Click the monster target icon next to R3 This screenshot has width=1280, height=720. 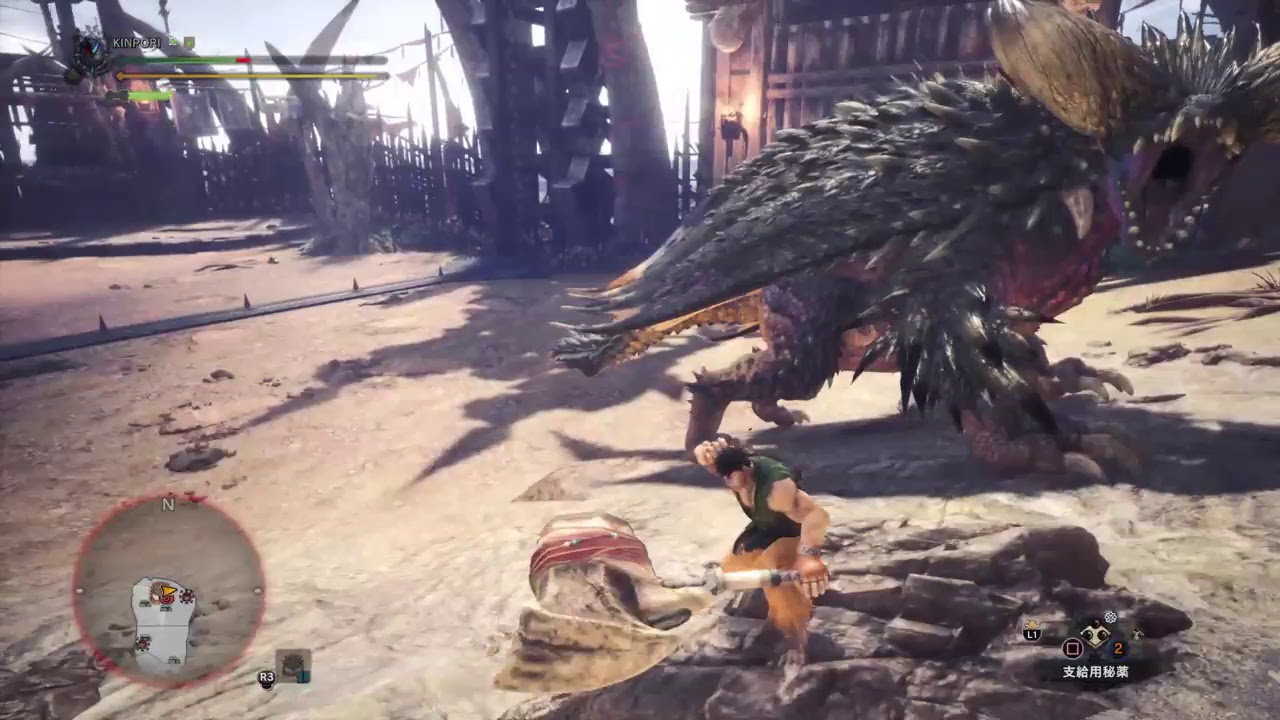point(293,665)
